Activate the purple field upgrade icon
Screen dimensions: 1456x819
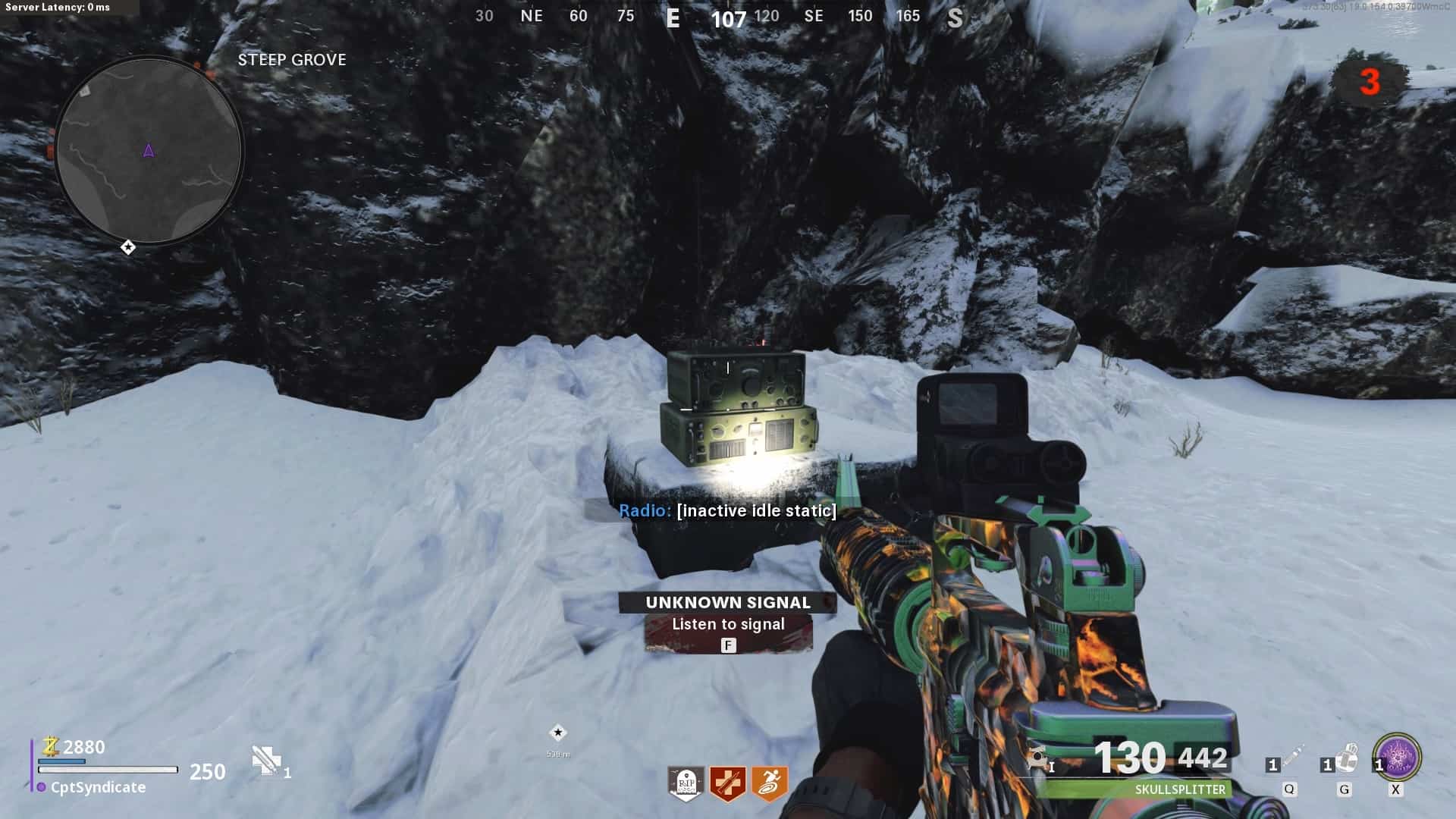point(1398,756)
